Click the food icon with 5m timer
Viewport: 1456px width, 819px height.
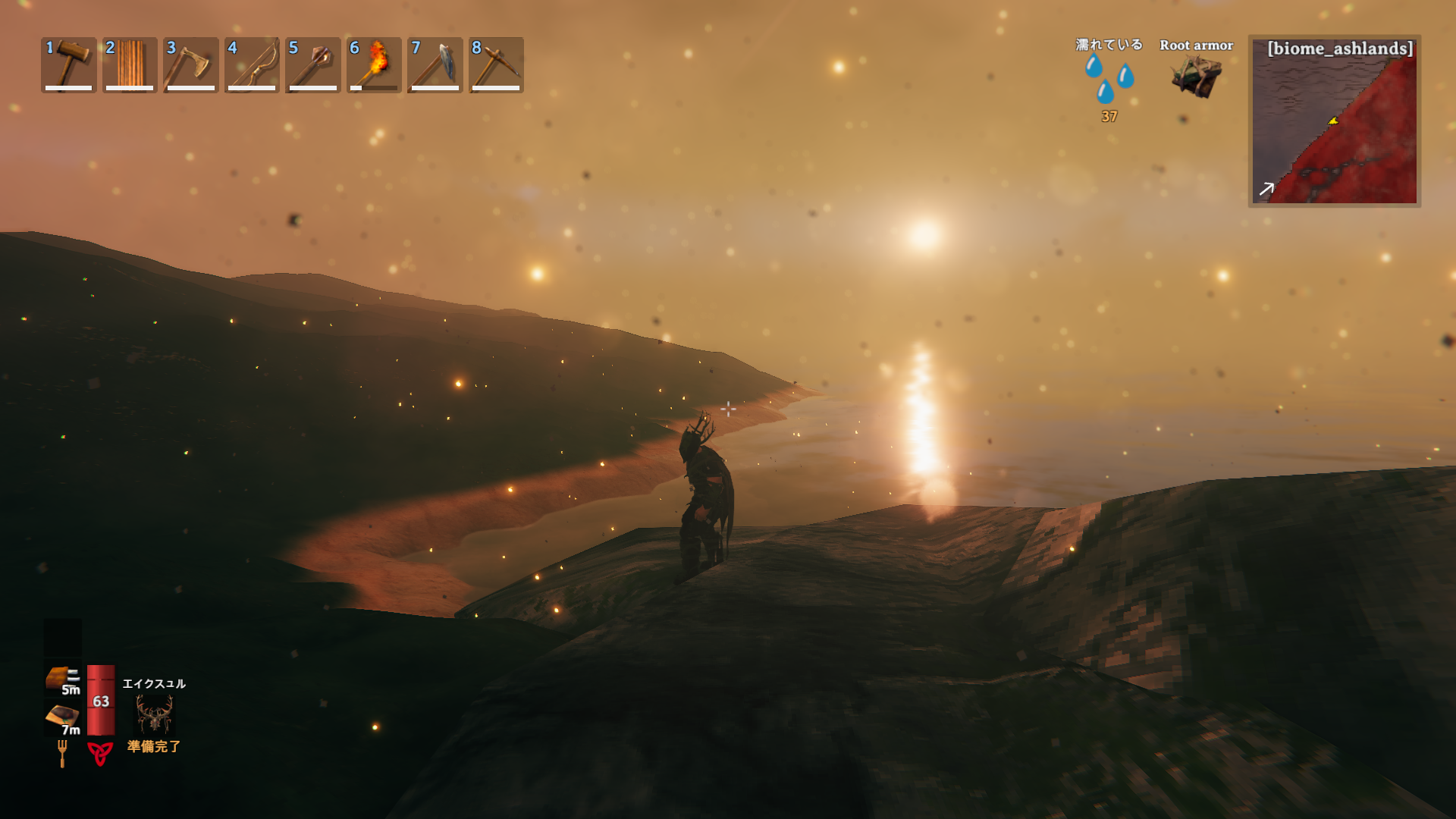(x=61, y=678)
